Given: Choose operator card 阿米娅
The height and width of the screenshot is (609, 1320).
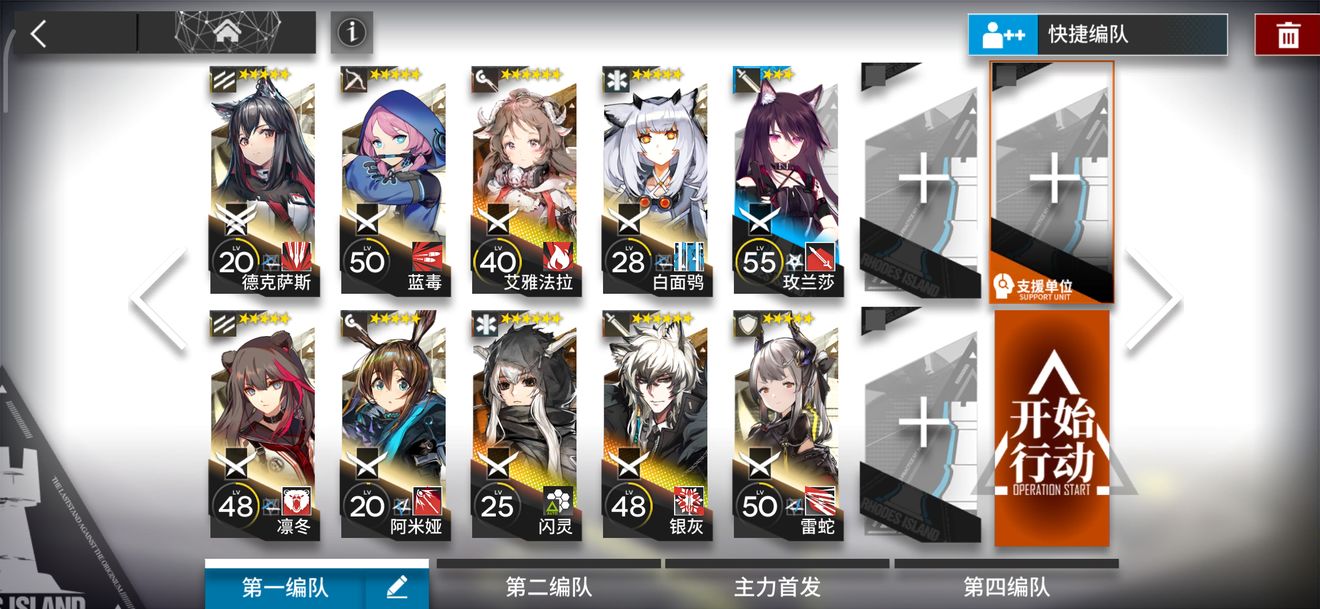Looking at the screenshot, I should click(394, 425).
